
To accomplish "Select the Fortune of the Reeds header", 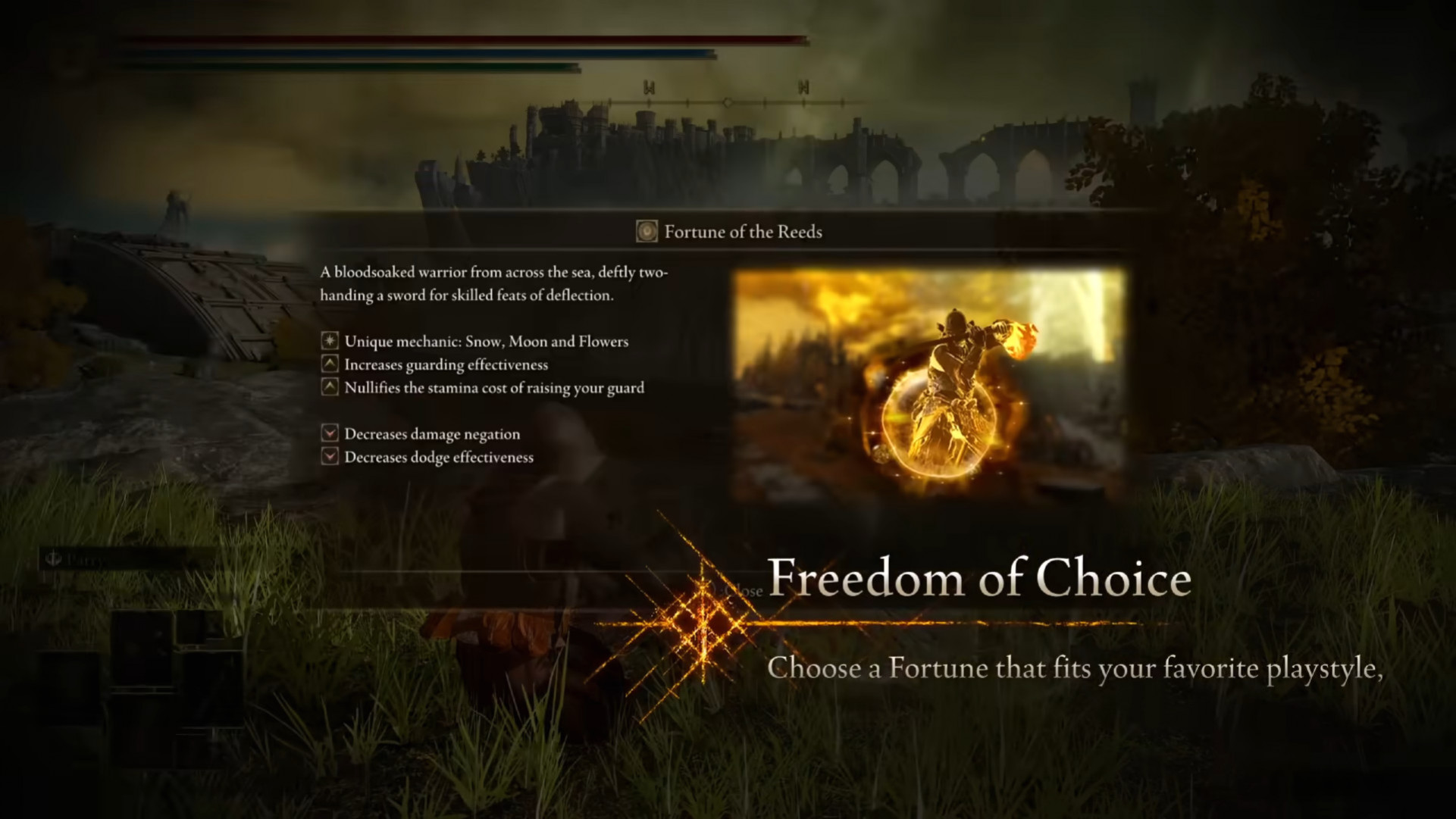I will [743, 232].
